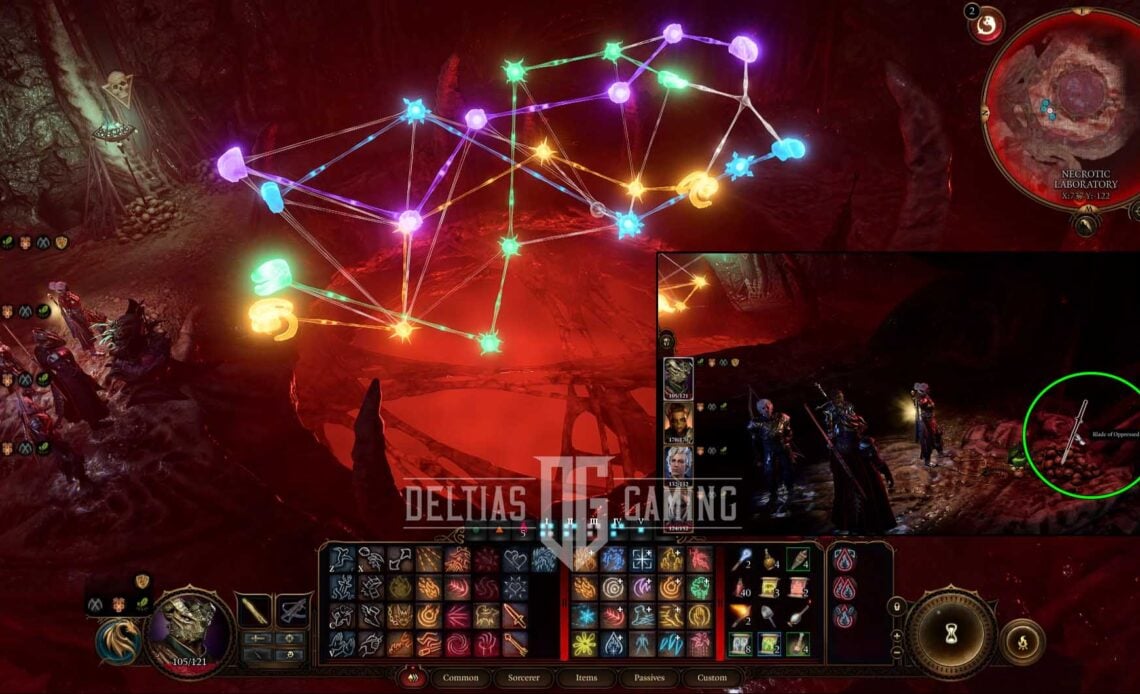Activate the sword main-hand attack action
This screenshot has height=694, width=1140.
tap(515, 617)
